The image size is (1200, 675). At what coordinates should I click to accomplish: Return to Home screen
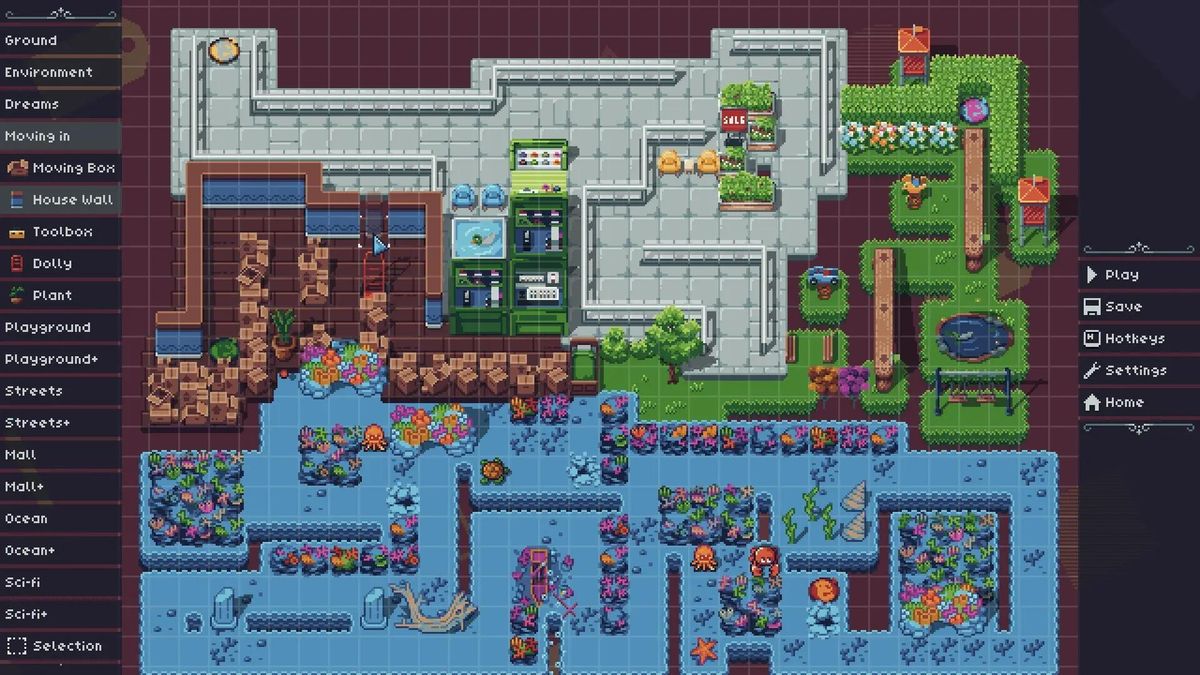(x=1124, y=403)
